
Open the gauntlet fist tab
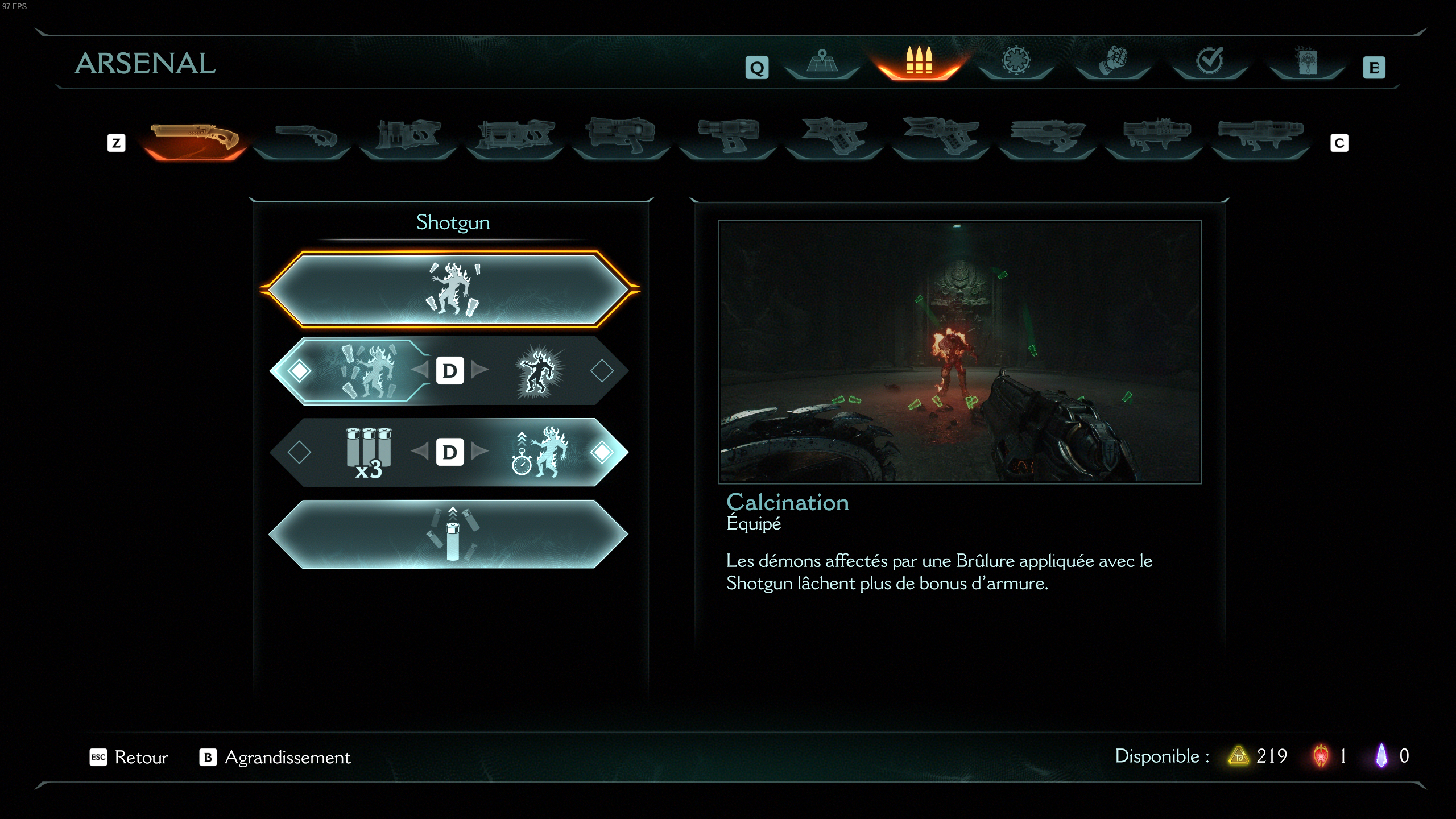tap(1112, 62)
